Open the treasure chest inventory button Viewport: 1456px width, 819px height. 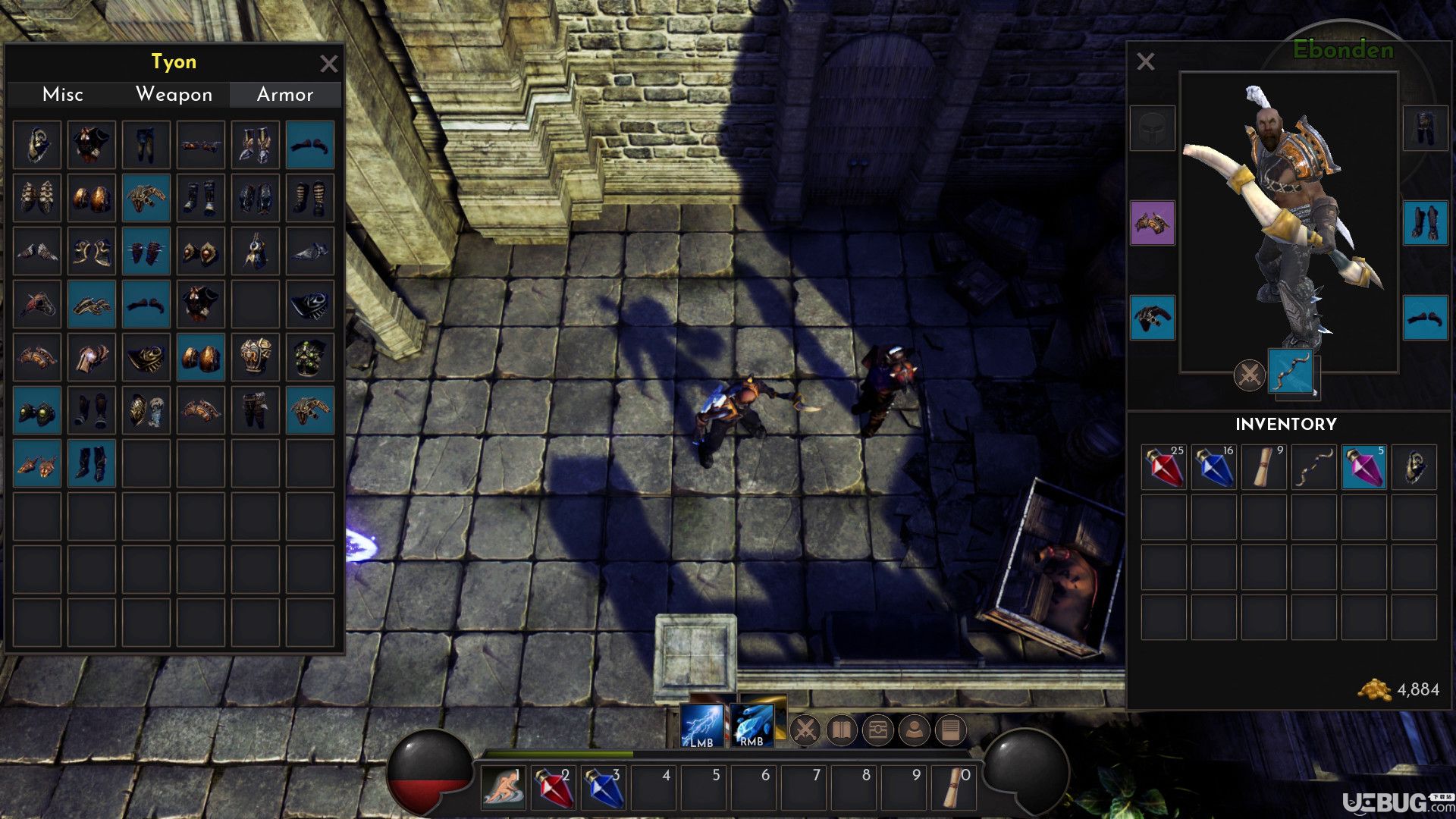coord(877,730)
